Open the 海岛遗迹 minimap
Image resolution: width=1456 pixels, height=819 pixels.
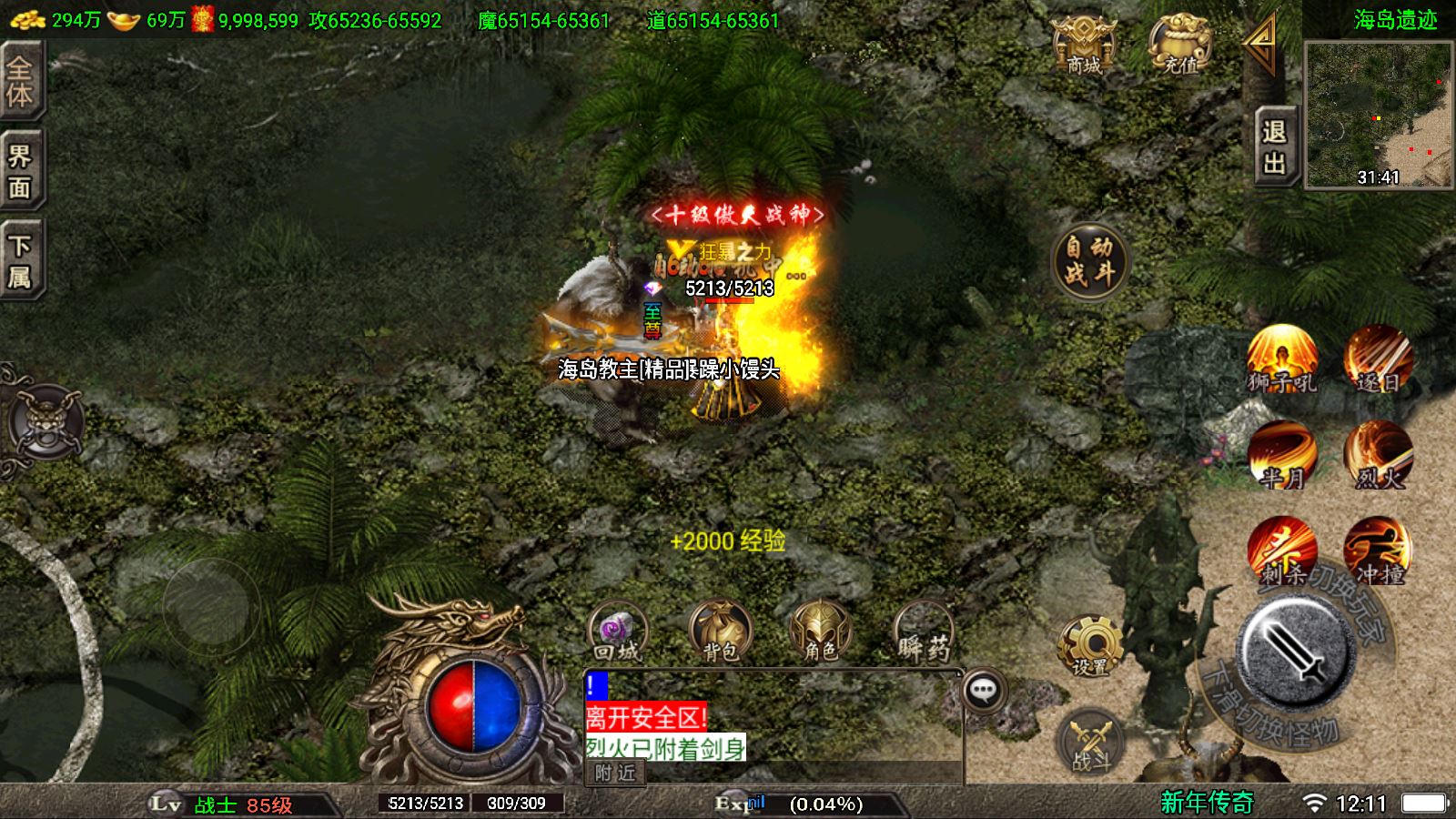pyautogui.click(x=1378, y=114)
